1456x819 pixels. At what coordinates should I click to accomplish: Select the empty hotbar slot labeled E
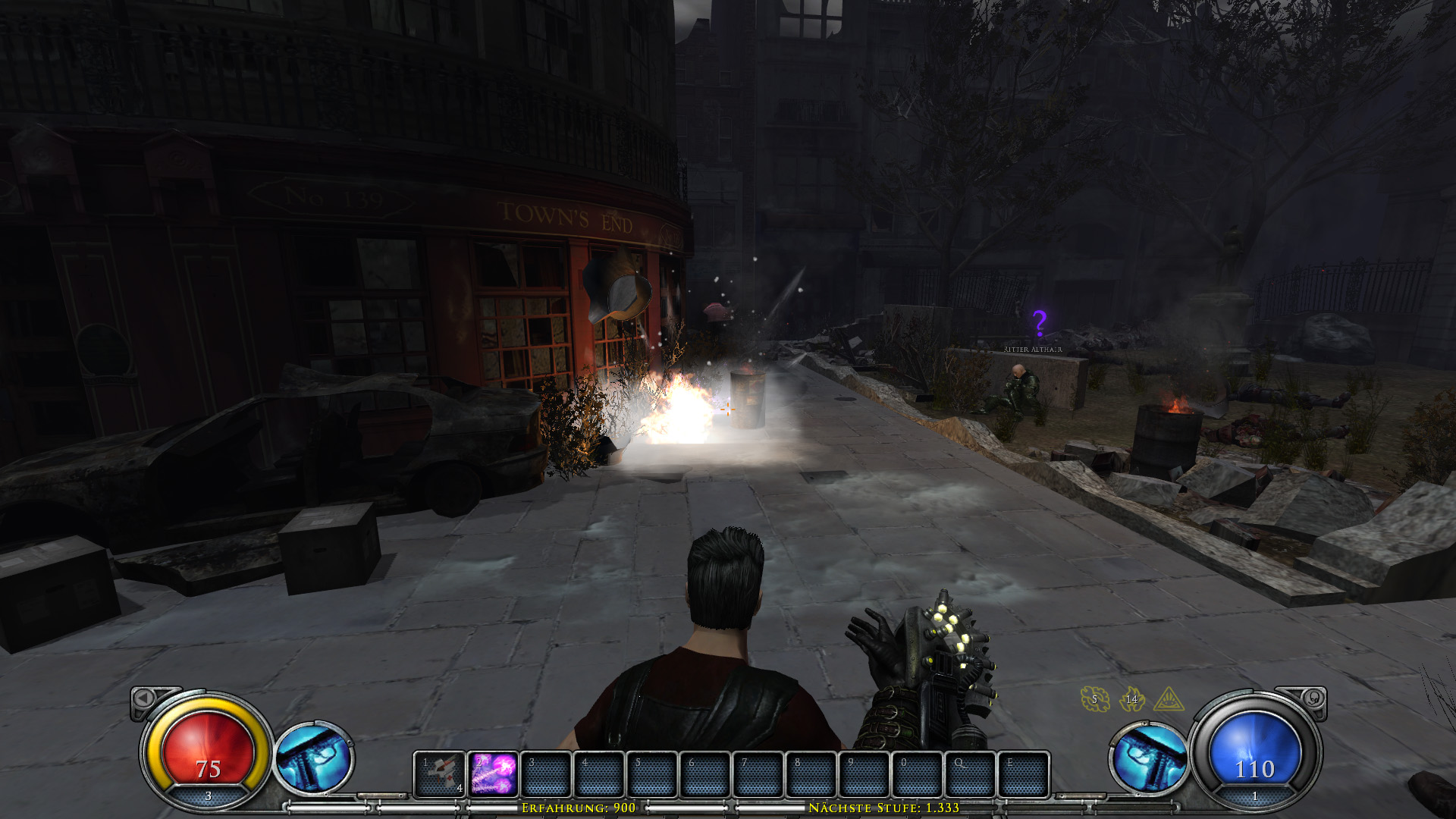tap(1023, 774)
